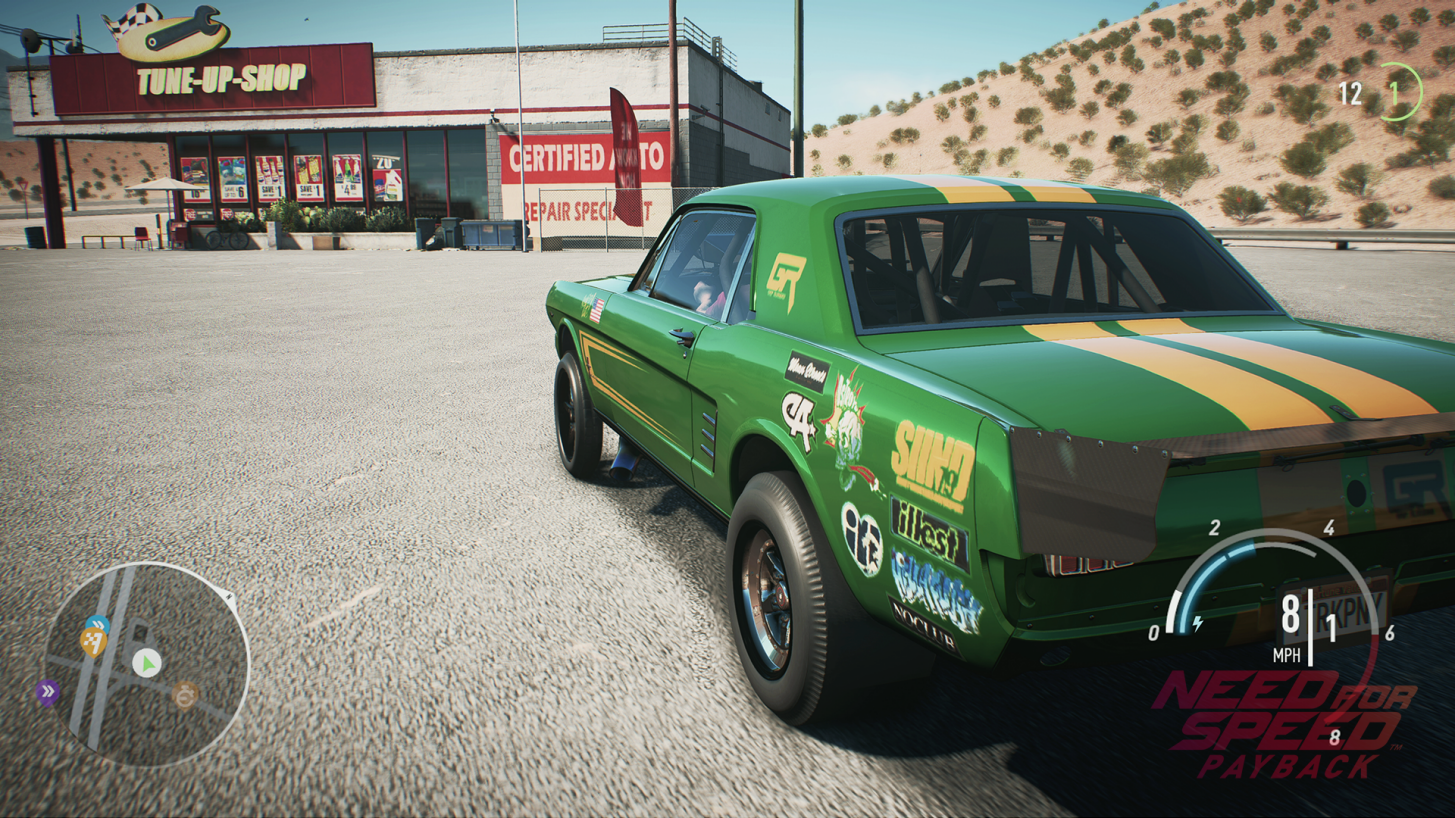The image size is (1455, 818).
Task: Click the nitrous lightning icon on the speedometer
Action: 1197,622
